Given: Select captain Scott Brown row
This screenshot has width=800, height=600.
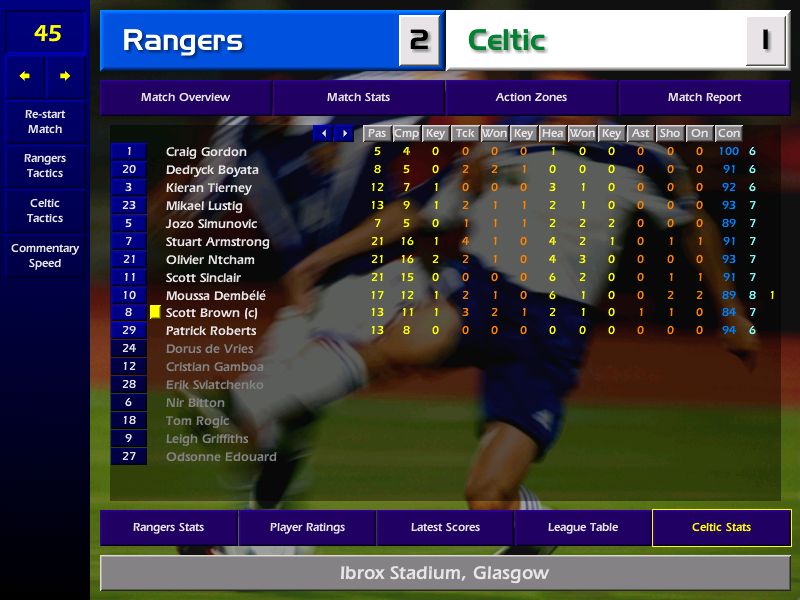Looking at the screenshot, I should 209,313.
